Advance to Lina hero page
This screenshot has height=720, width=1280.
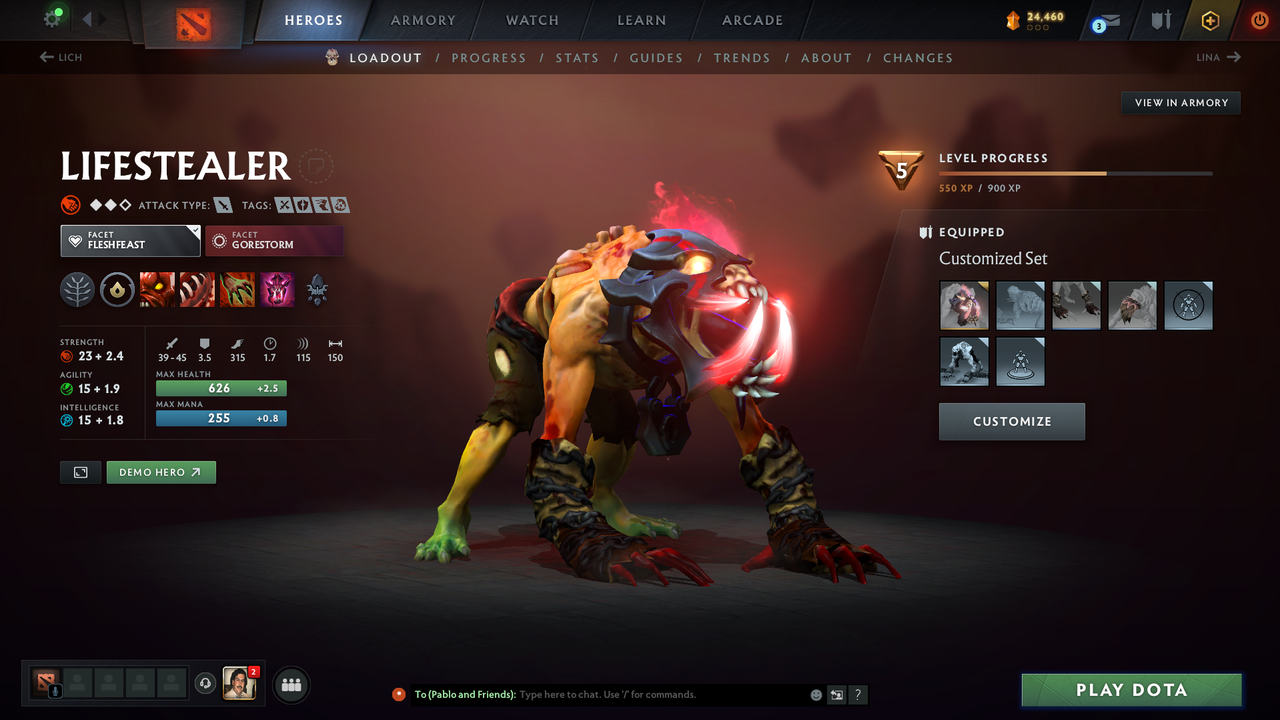pos(1218,57)
